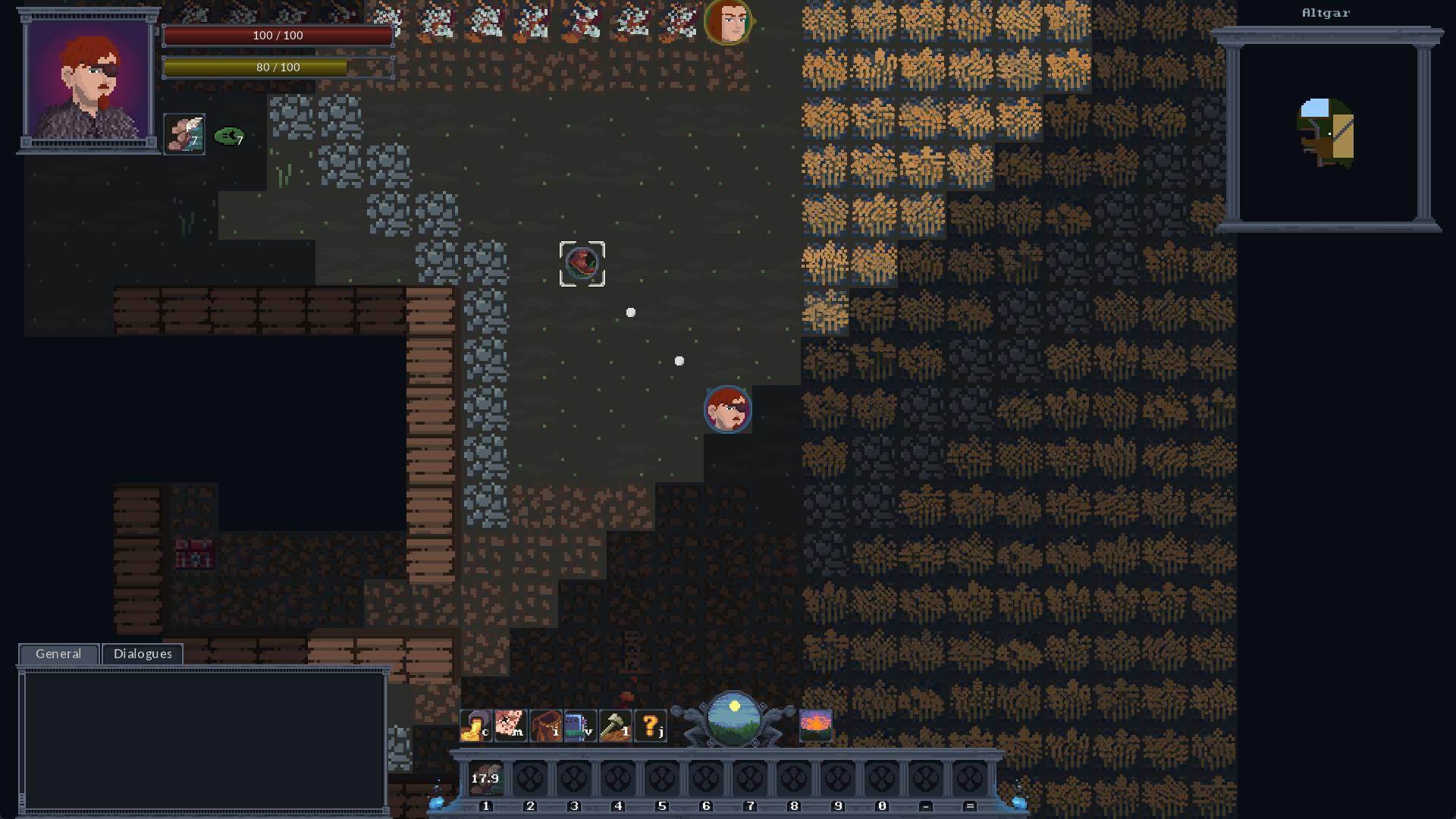
Task: Click the Altgar minimap
Action: [x=1326, y=133]
